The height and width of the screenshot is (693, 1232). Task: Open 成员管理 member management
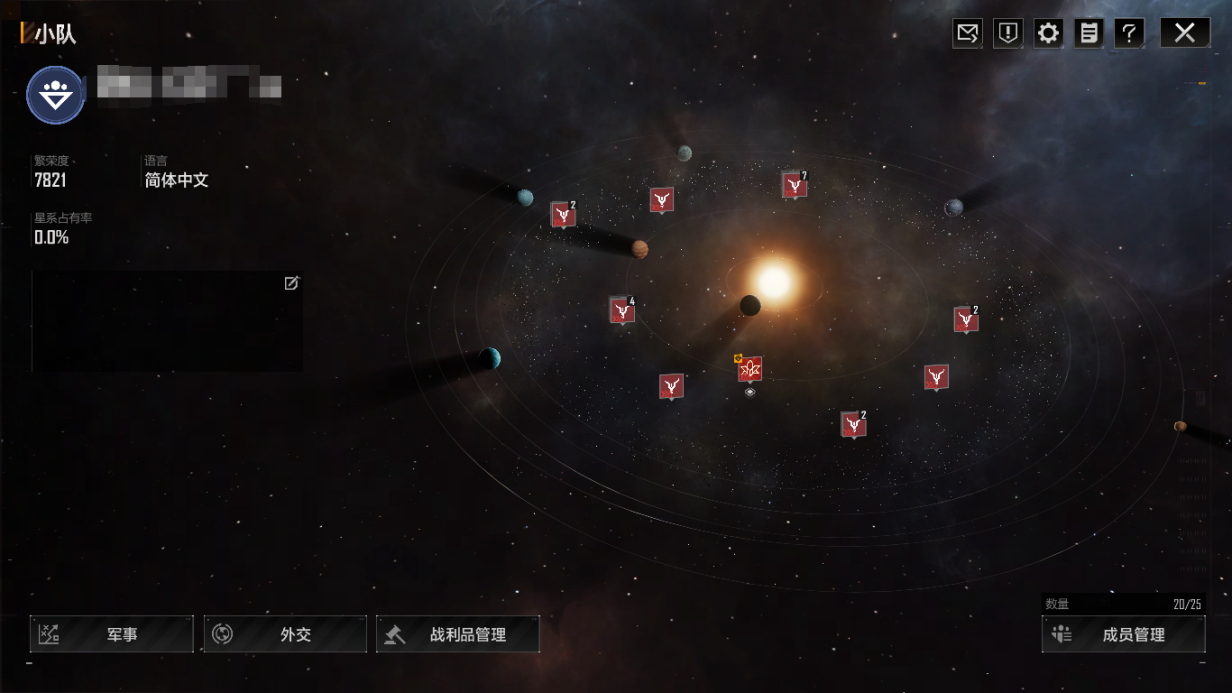pyautogui.click(x=1123, y=634)
